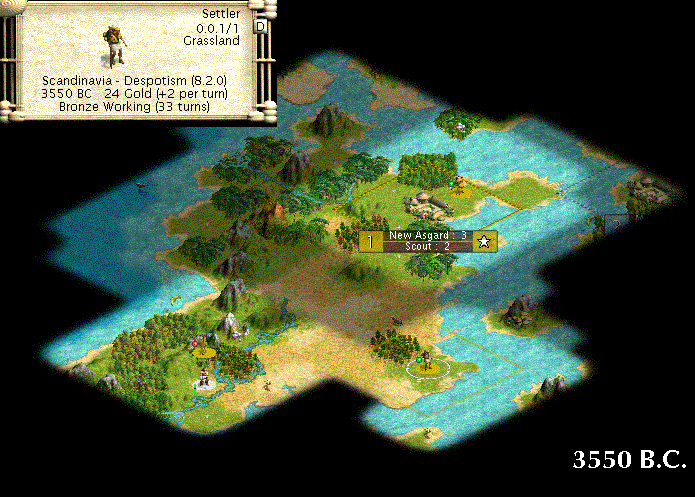Open the New Asgard city name banner
Screen dimensions: 695x497
tap(427, 235)
